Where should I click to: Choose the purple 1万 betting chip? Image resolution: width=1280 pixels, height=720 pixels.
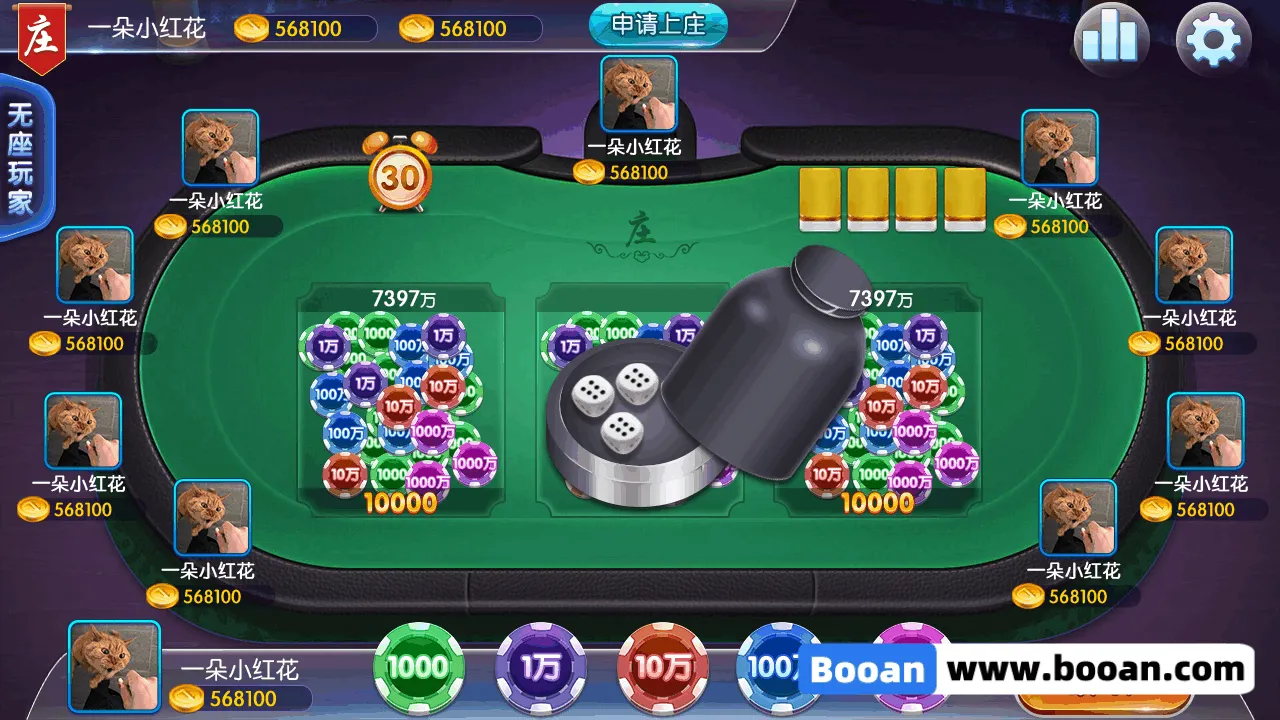(x=541, y=667)
